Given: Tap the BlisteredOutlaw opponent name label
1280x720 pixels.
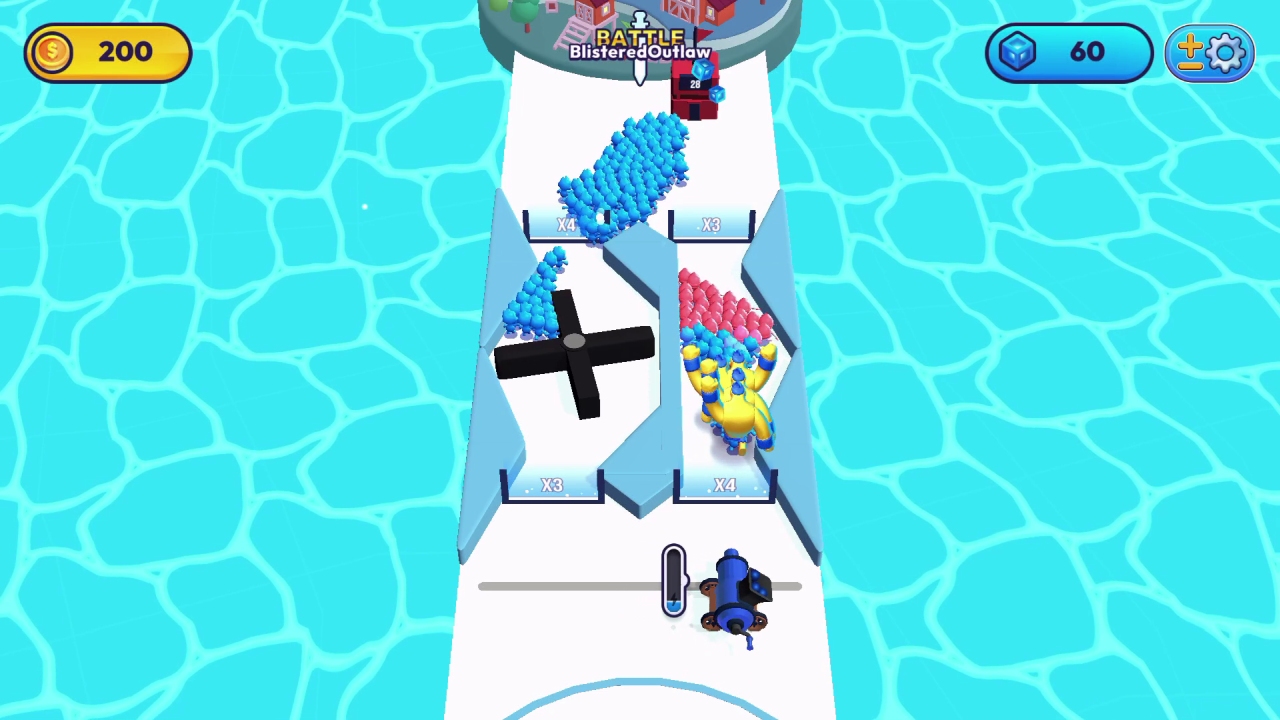Looking at the screenshot, I should tap(640, 50).
